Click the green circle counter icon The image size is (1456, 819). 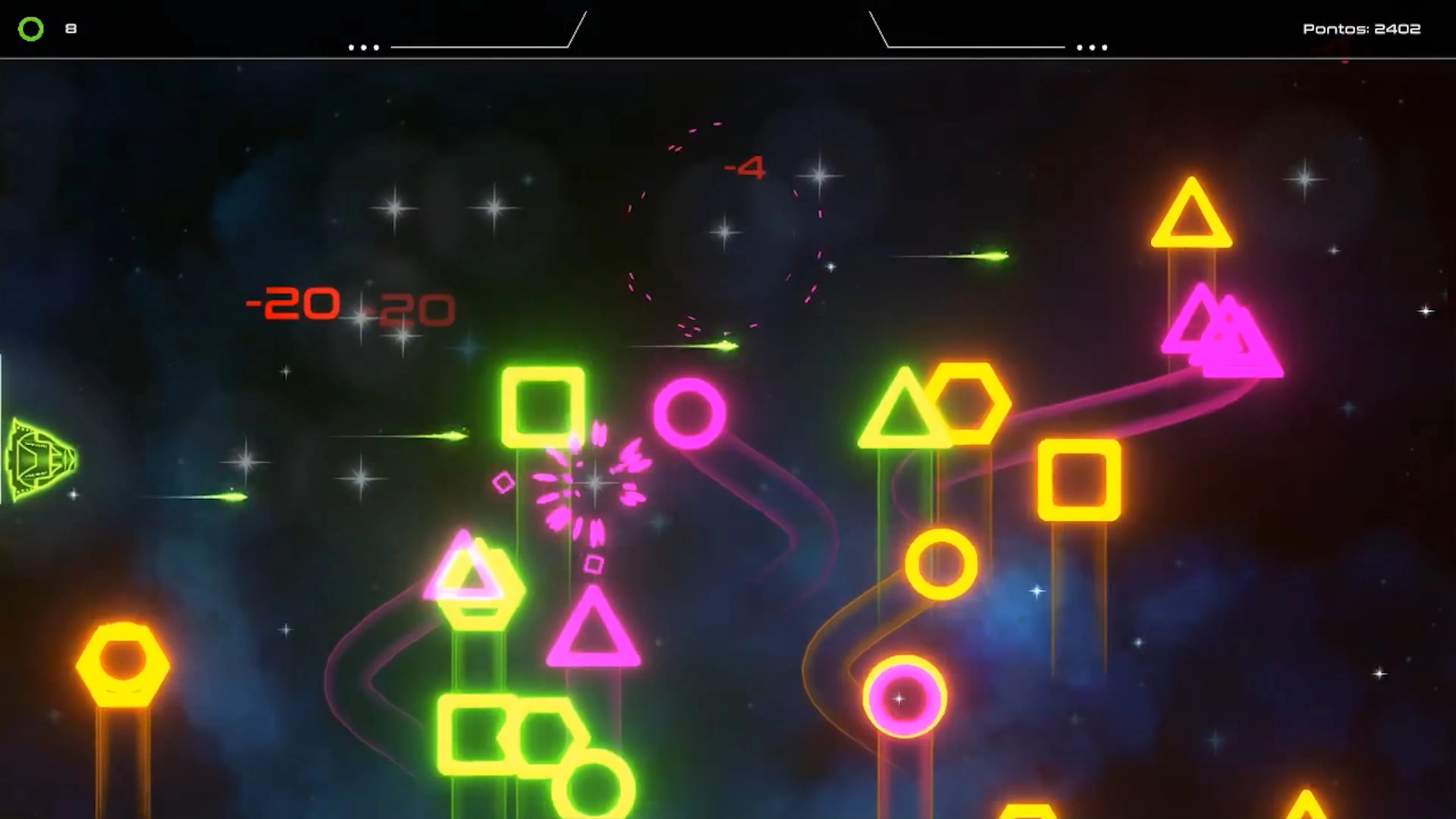30,28
